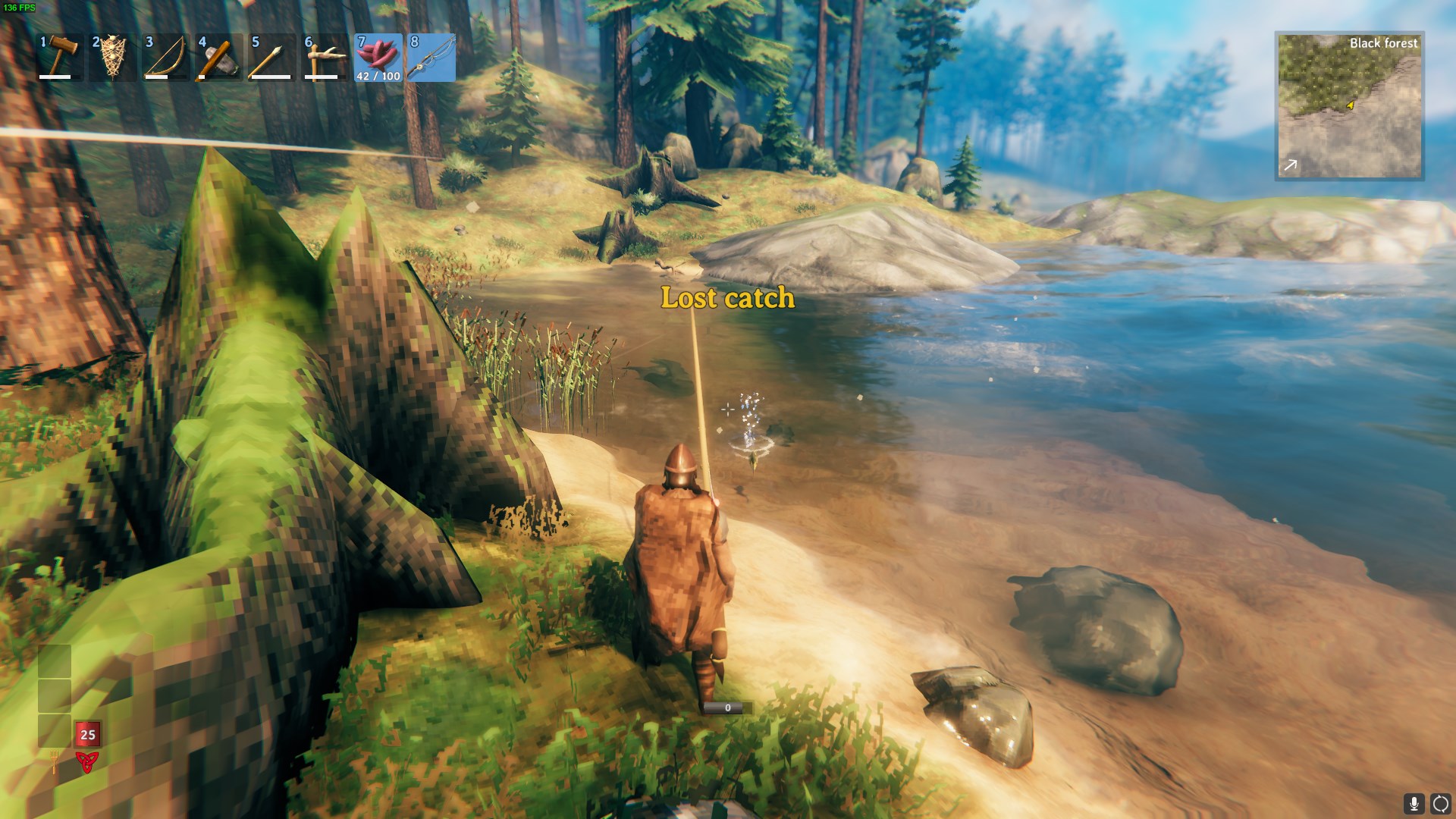
Task: Select the fishing bait stack in slot 7
Action: coord(378,57)
